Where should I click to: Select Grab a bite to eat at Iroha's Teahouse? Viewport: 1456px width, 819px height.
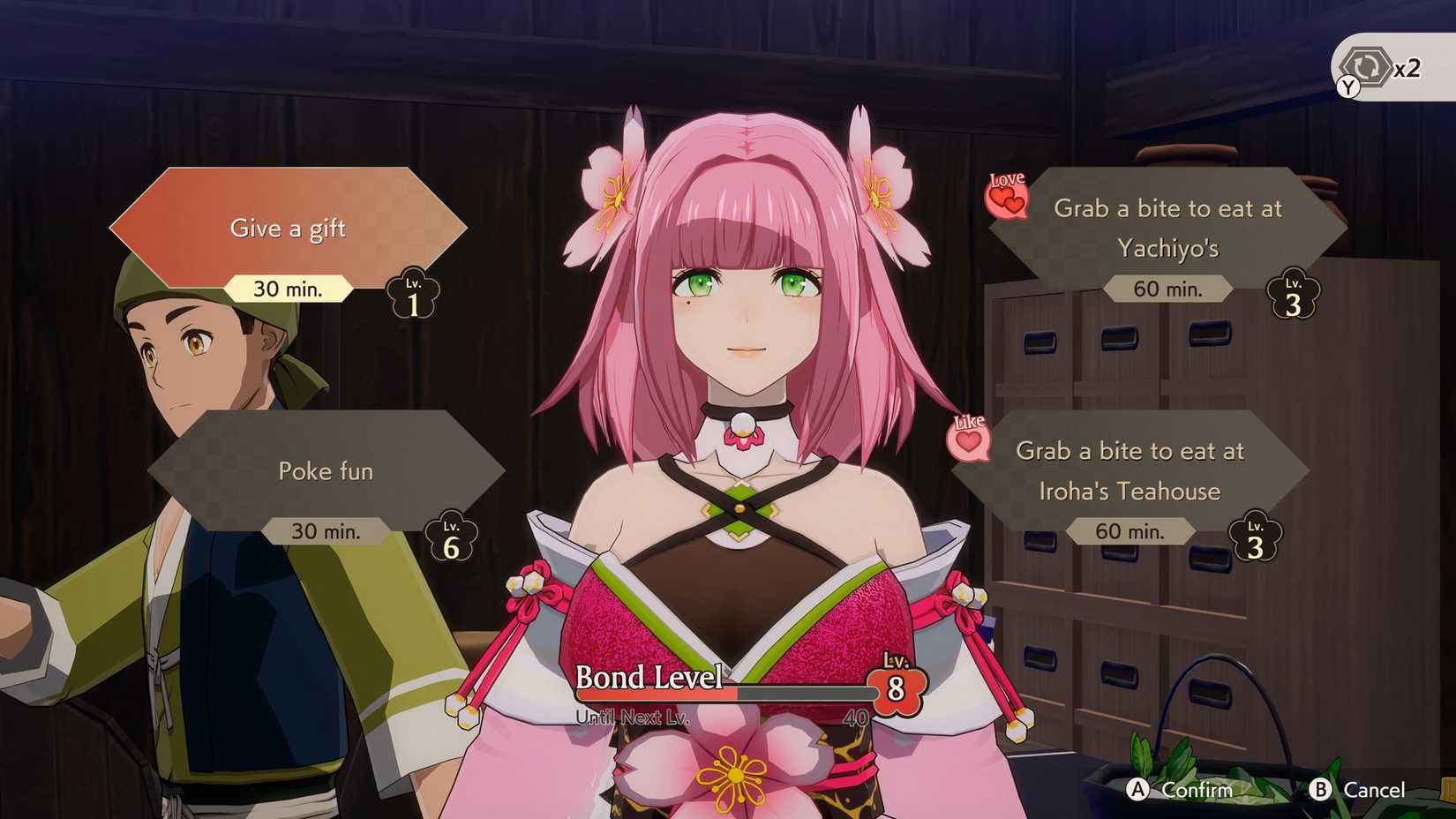(1131, 470)
